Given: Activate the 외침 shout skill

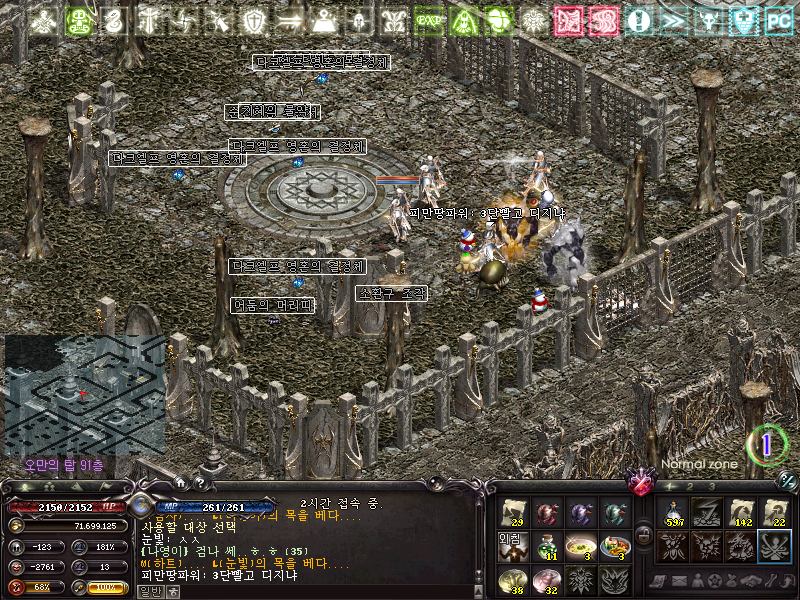Looking at the screenshot, I should point(513,546).
